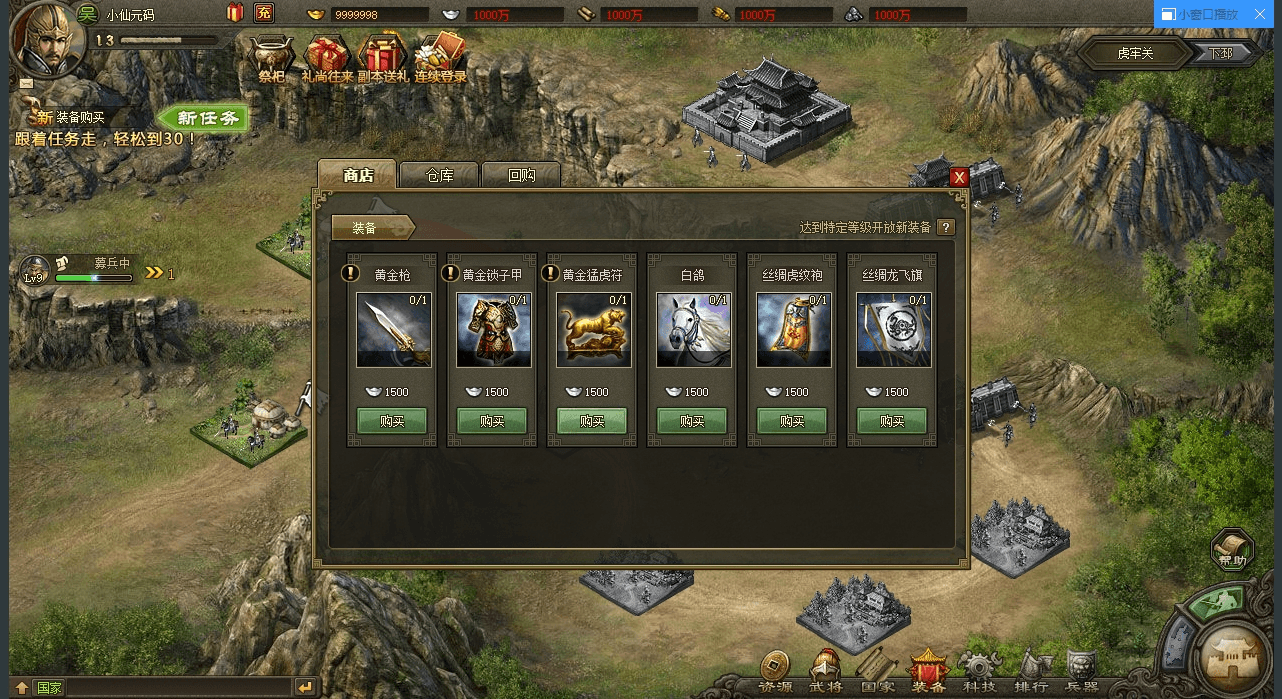Switch to the 仓库 warehouse tab
Viewport: 1282px width, 699px height.
tap(440, 175)
